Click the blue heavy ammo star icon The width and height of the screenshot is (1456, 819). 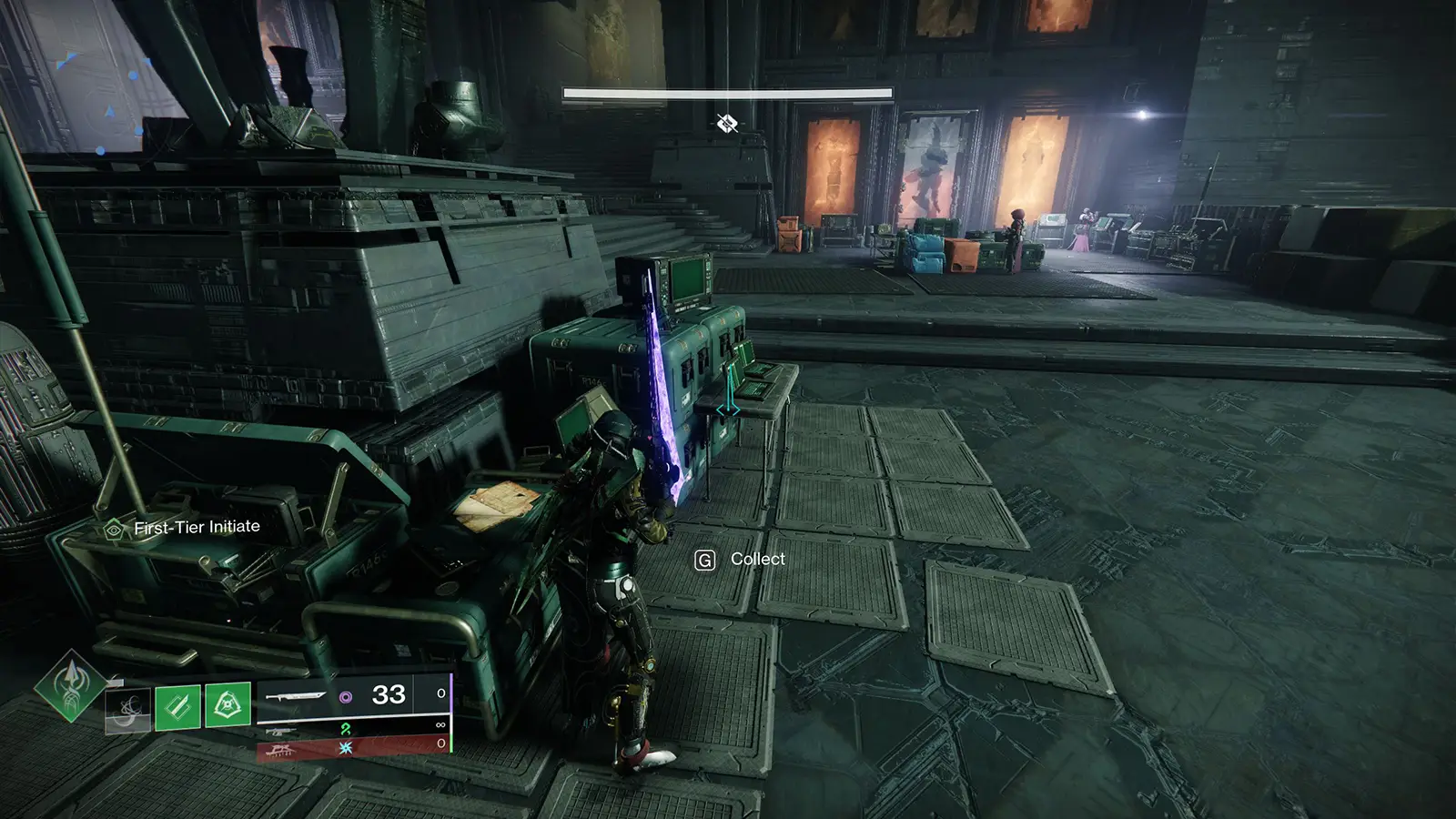pos(346,747)
